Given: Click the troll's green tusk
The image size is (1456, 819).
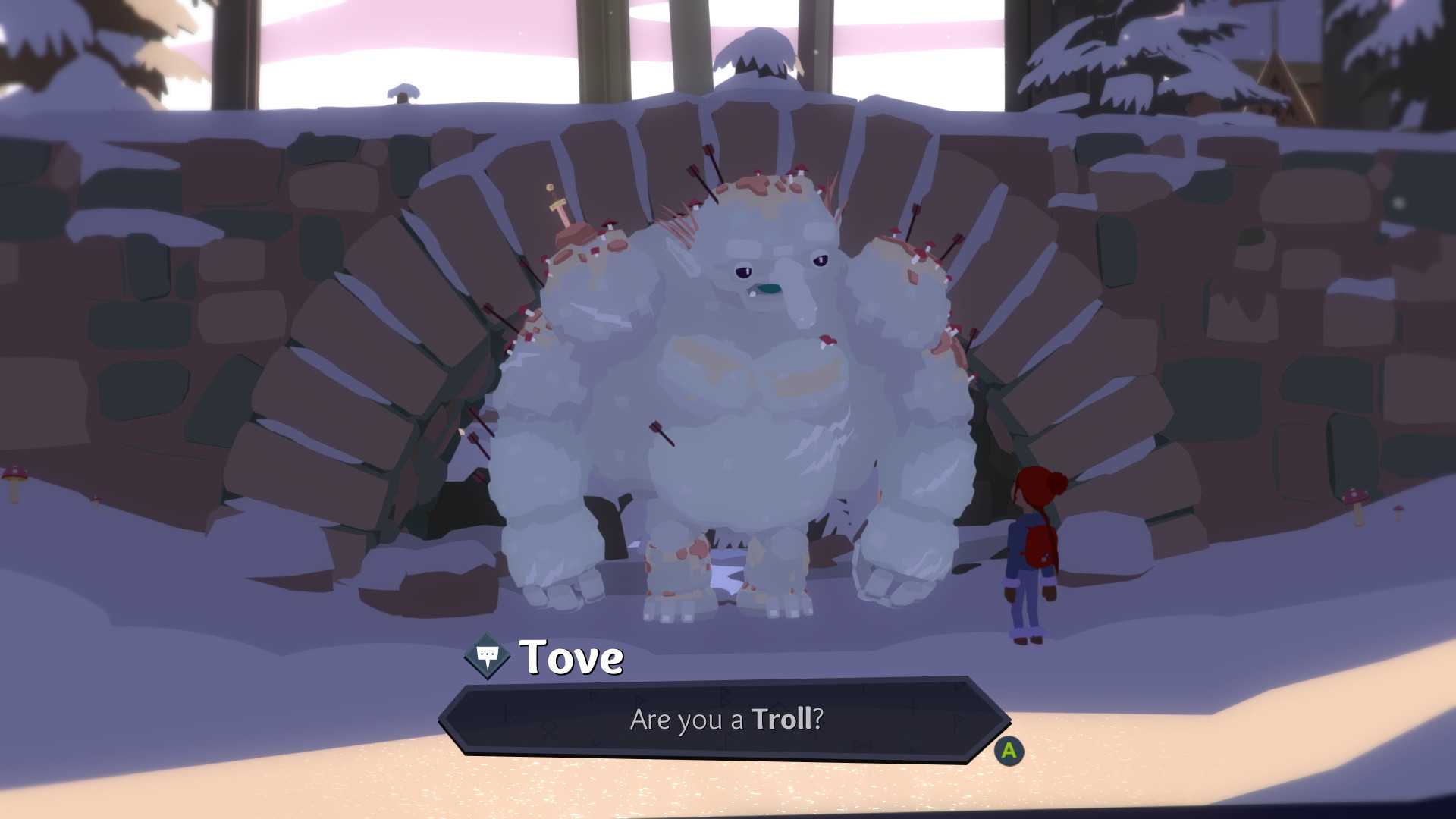Looking at the screenshot, I should pos(770,290).
